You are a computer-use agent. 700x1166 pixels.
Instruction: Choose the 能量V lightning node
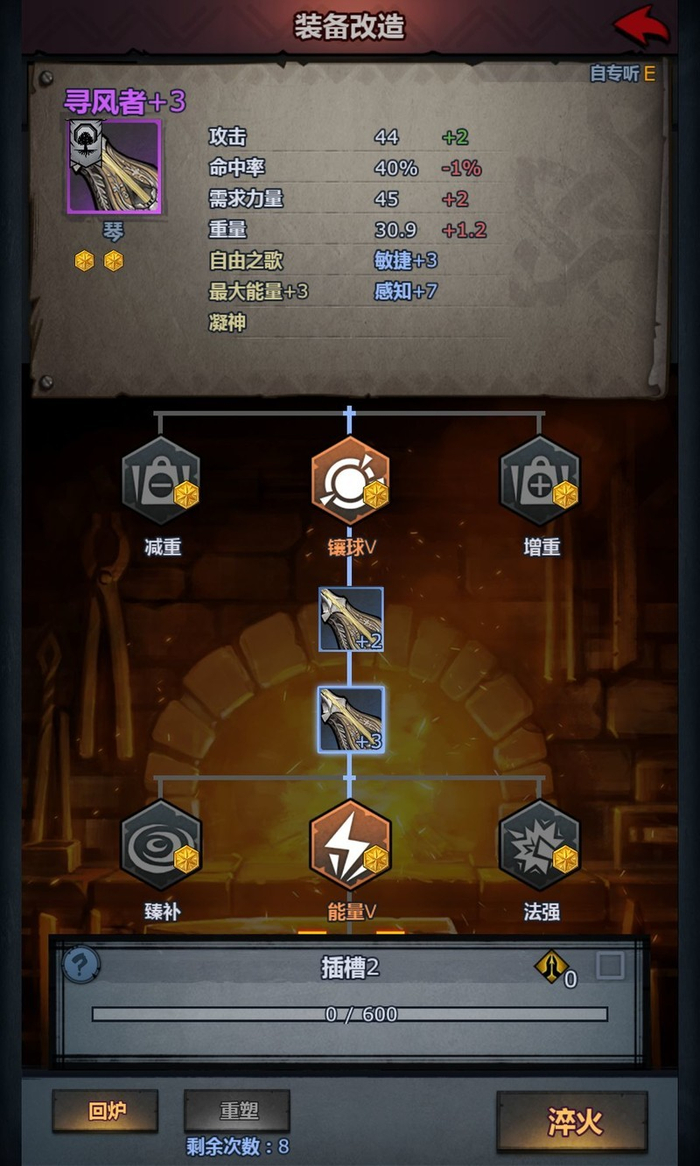coord(349,845)
